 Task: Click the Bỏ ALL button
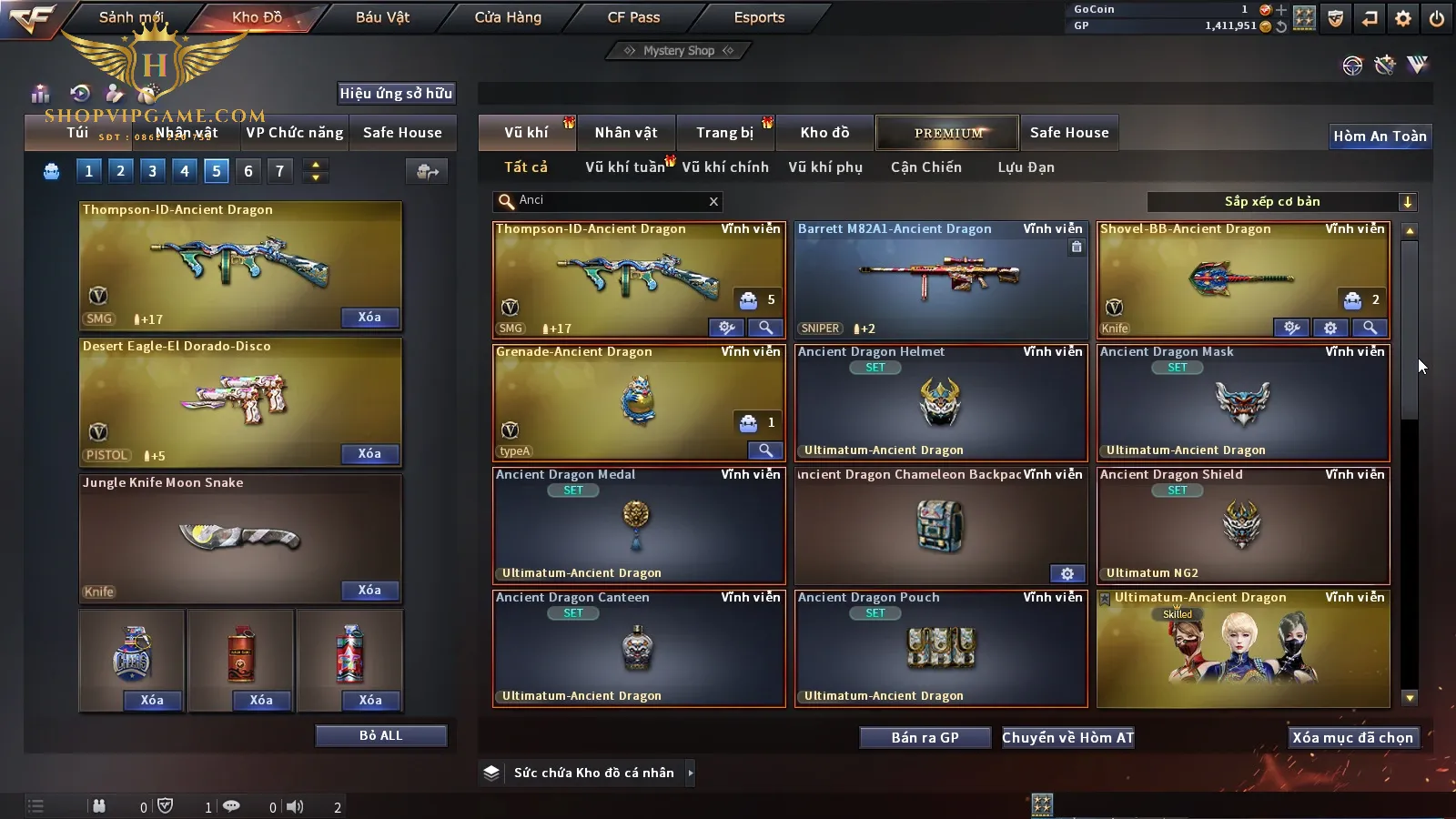[380, 736]
